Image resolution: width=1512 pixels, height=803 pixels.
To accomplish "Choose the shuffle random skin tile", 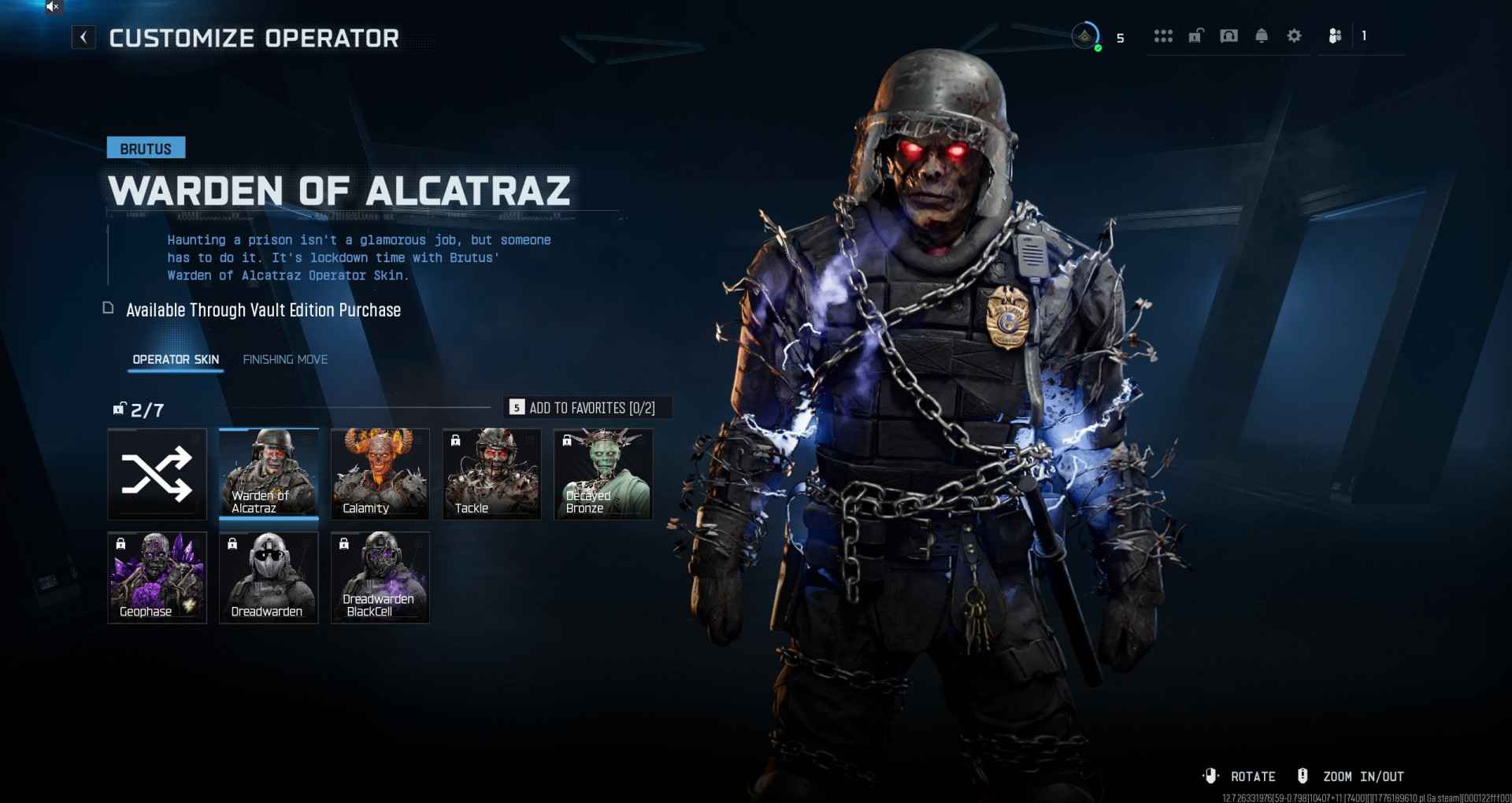I will (157, 474).
